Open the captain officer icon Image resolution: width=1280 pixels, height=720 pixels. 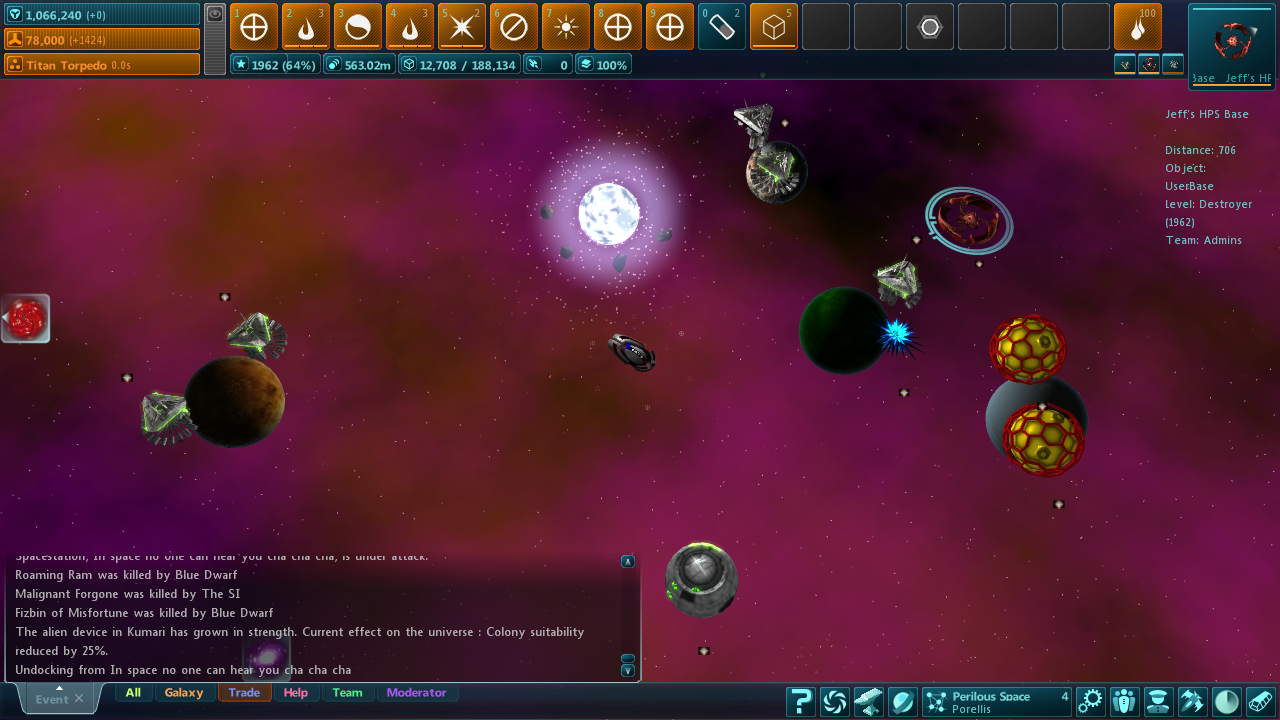[x=1158, y=702]
